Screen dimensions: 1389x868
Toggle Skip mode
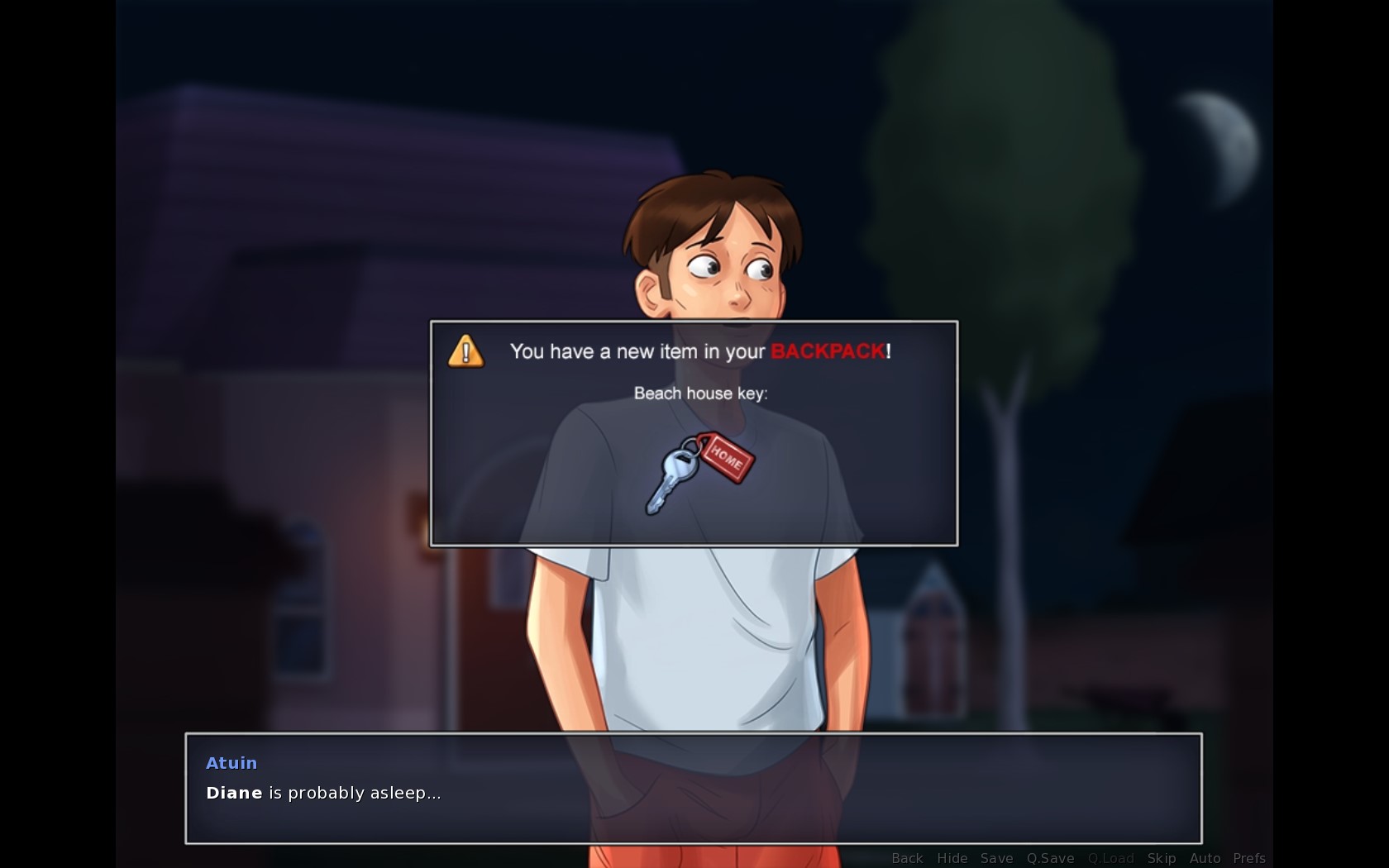(1161, 858)
